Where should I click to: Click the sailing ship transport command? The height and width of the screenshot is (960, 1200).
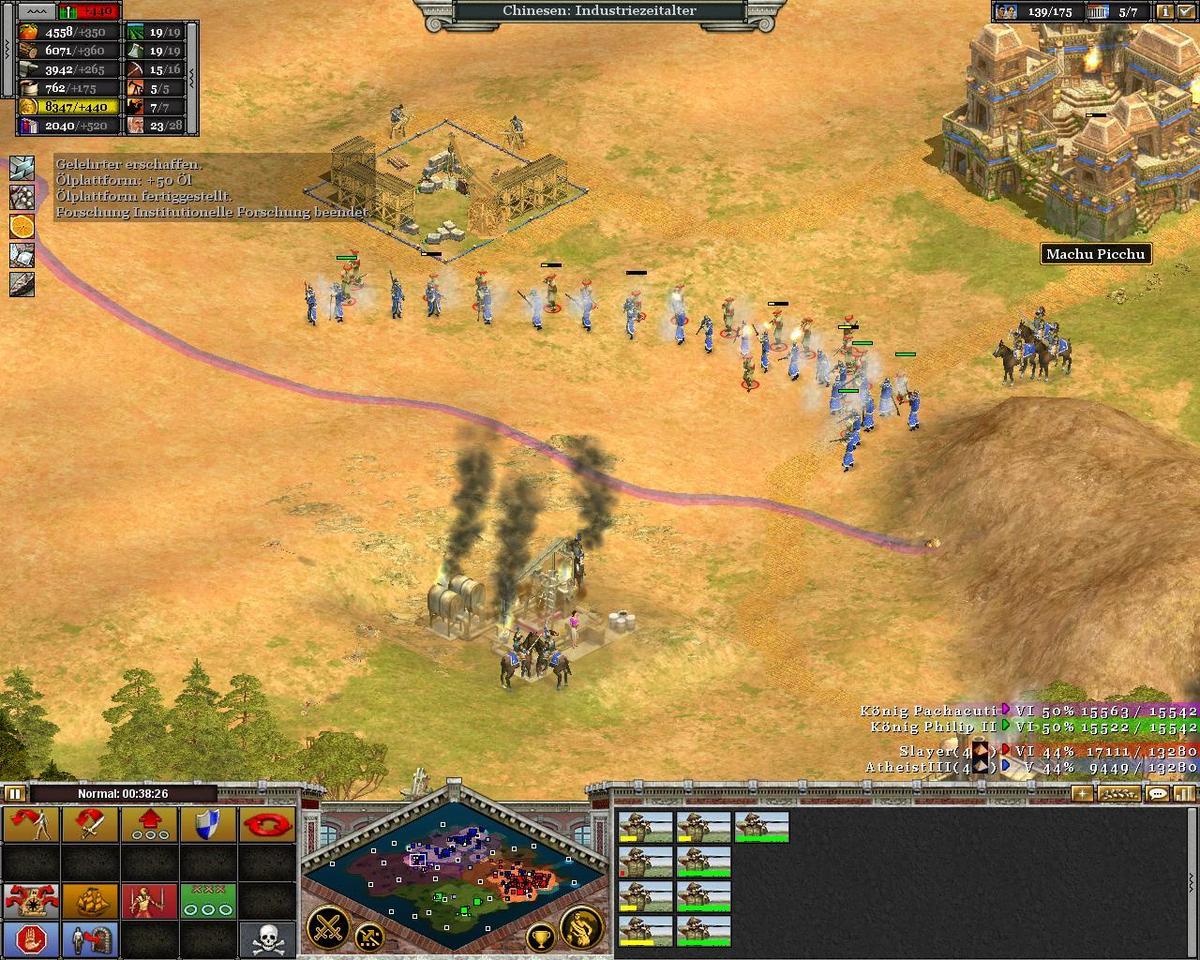point(90,900)
